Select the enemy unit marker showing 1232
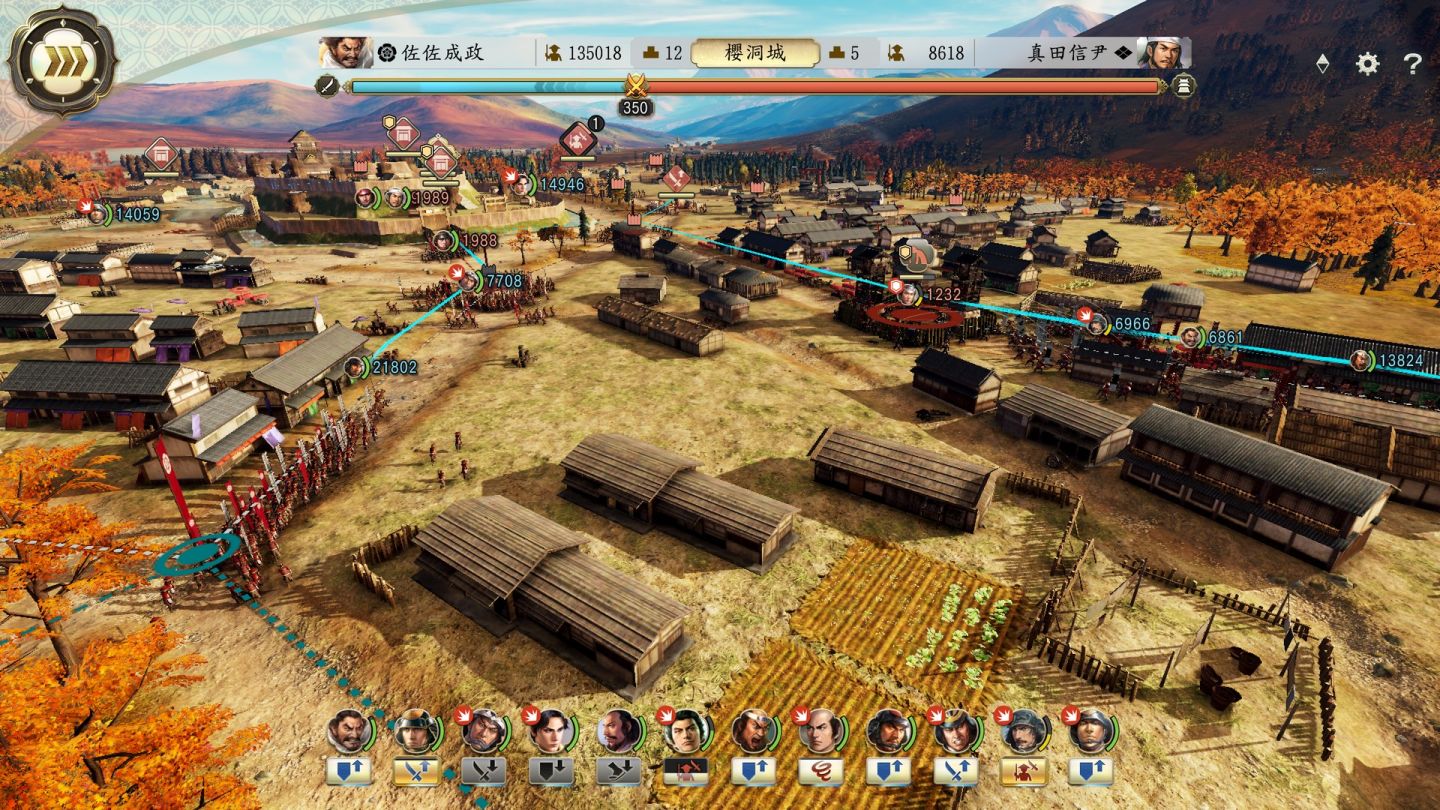Viewport: 1440px width, 810px height. [908, 294]
